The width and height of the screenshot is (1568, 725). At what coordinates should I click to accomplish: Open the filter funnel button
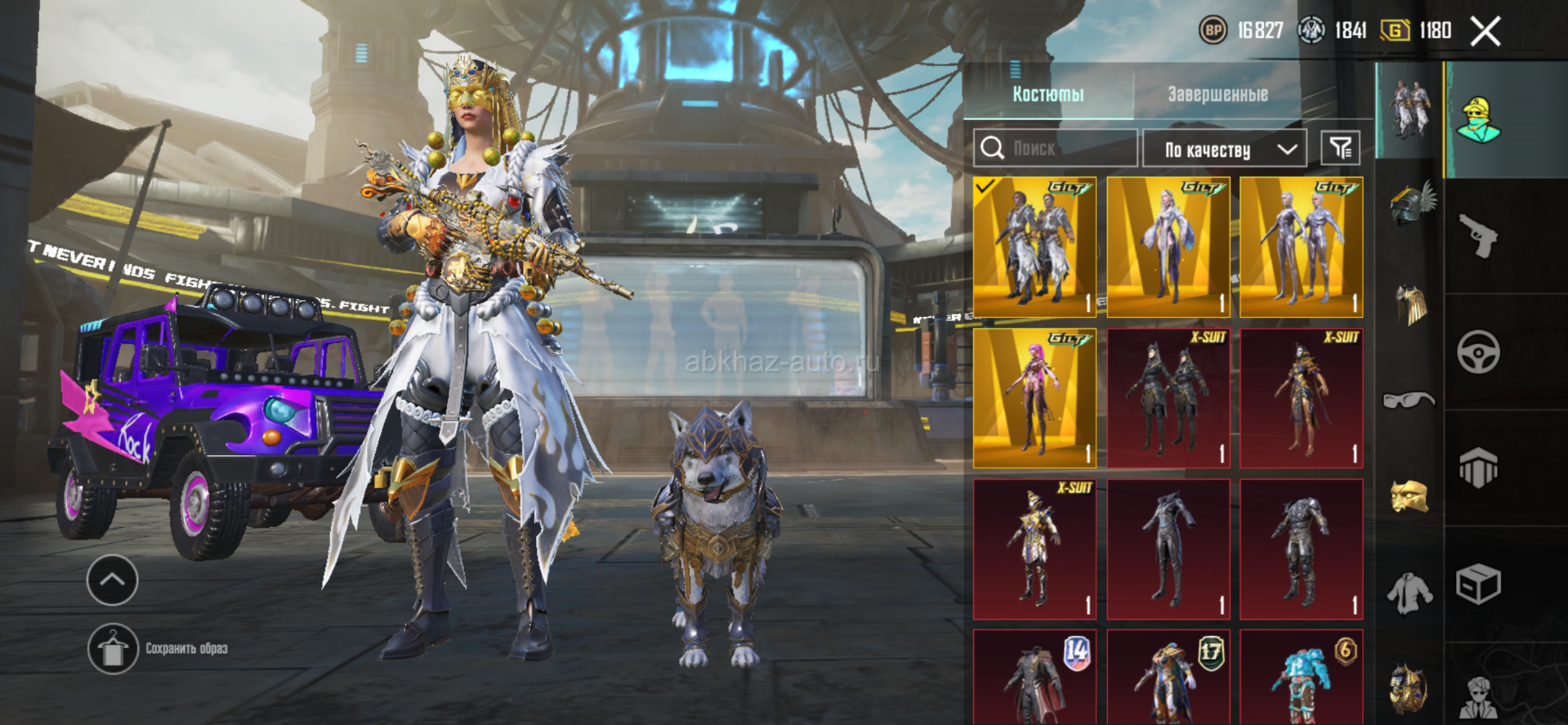coord(1341,148)
